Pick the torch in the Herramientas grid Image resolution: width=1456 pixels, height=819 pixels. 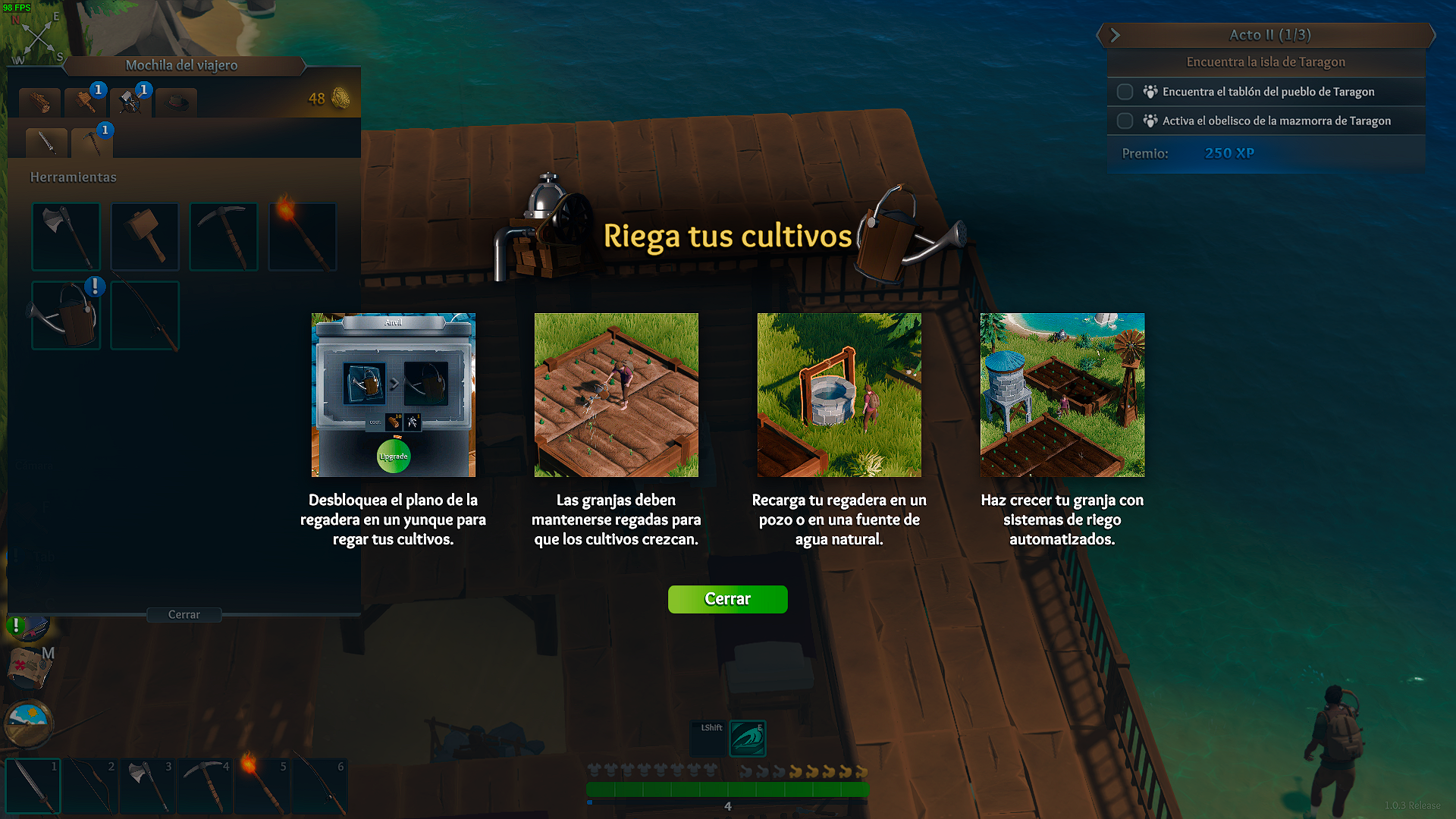coord(302,236)
